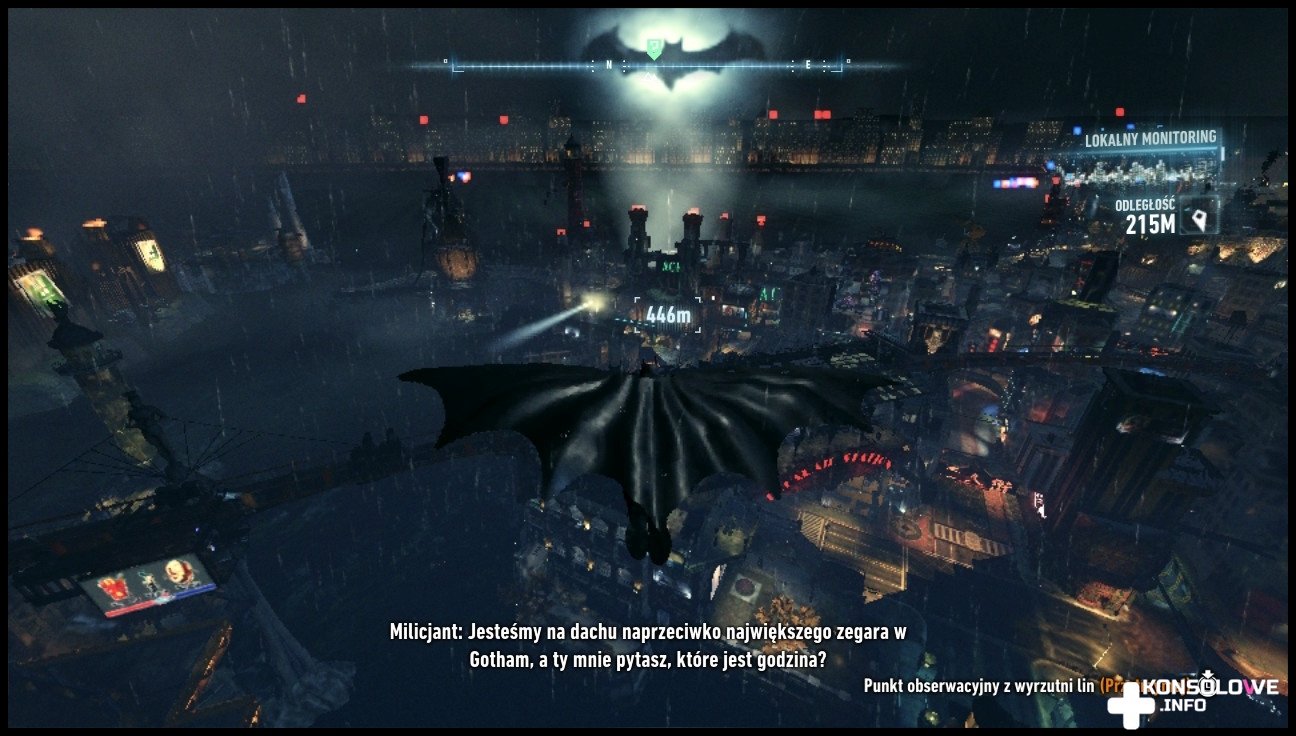The image size is (1296, 736).
Task: Click the green objective marker on the compass
Action: point(653,47)
